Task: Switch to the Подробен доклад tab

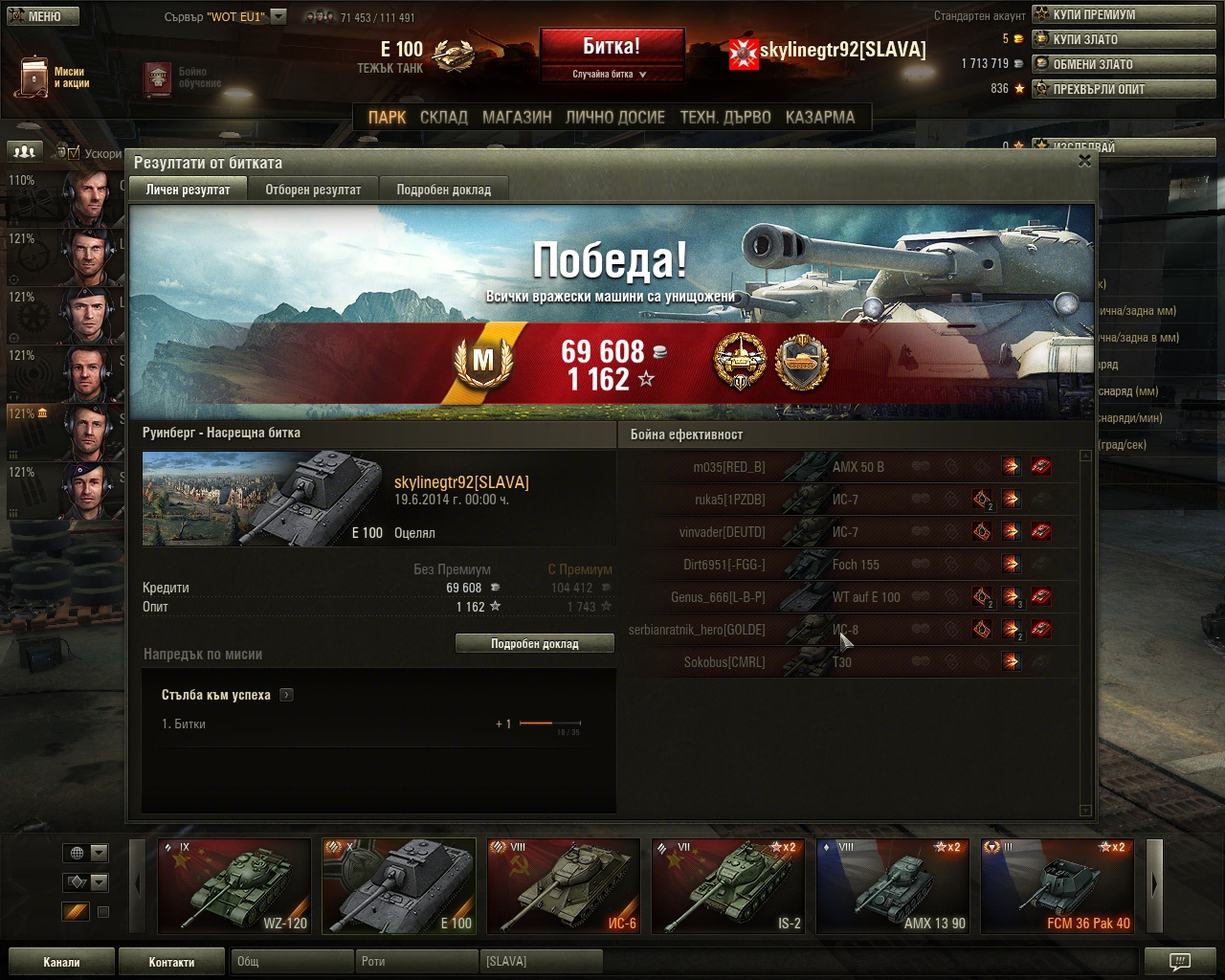Action: [443, 189]
